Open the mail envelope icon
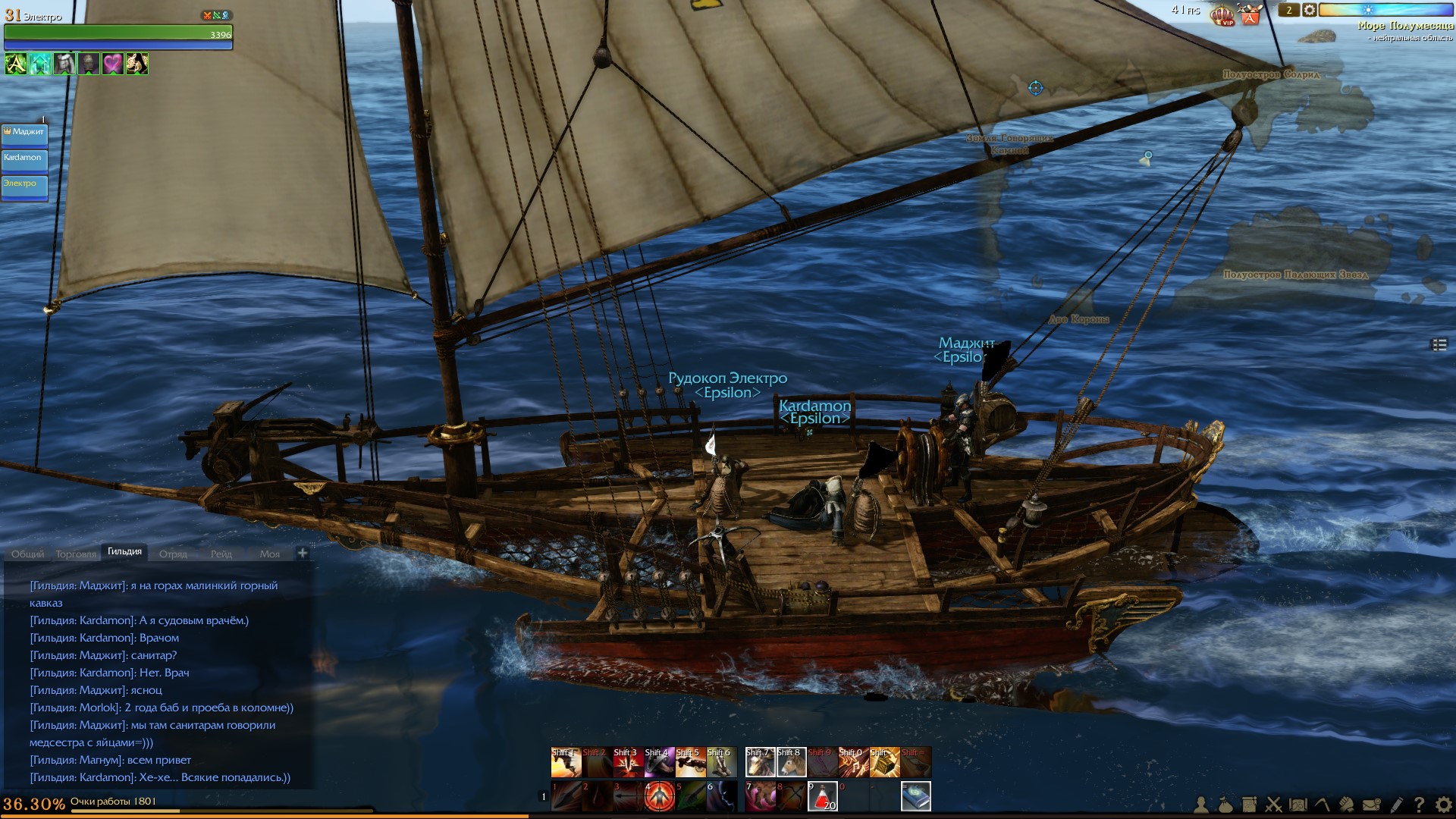This screenshot has width=1456, height=819. pyautogui.click(x=1371, y=805)
